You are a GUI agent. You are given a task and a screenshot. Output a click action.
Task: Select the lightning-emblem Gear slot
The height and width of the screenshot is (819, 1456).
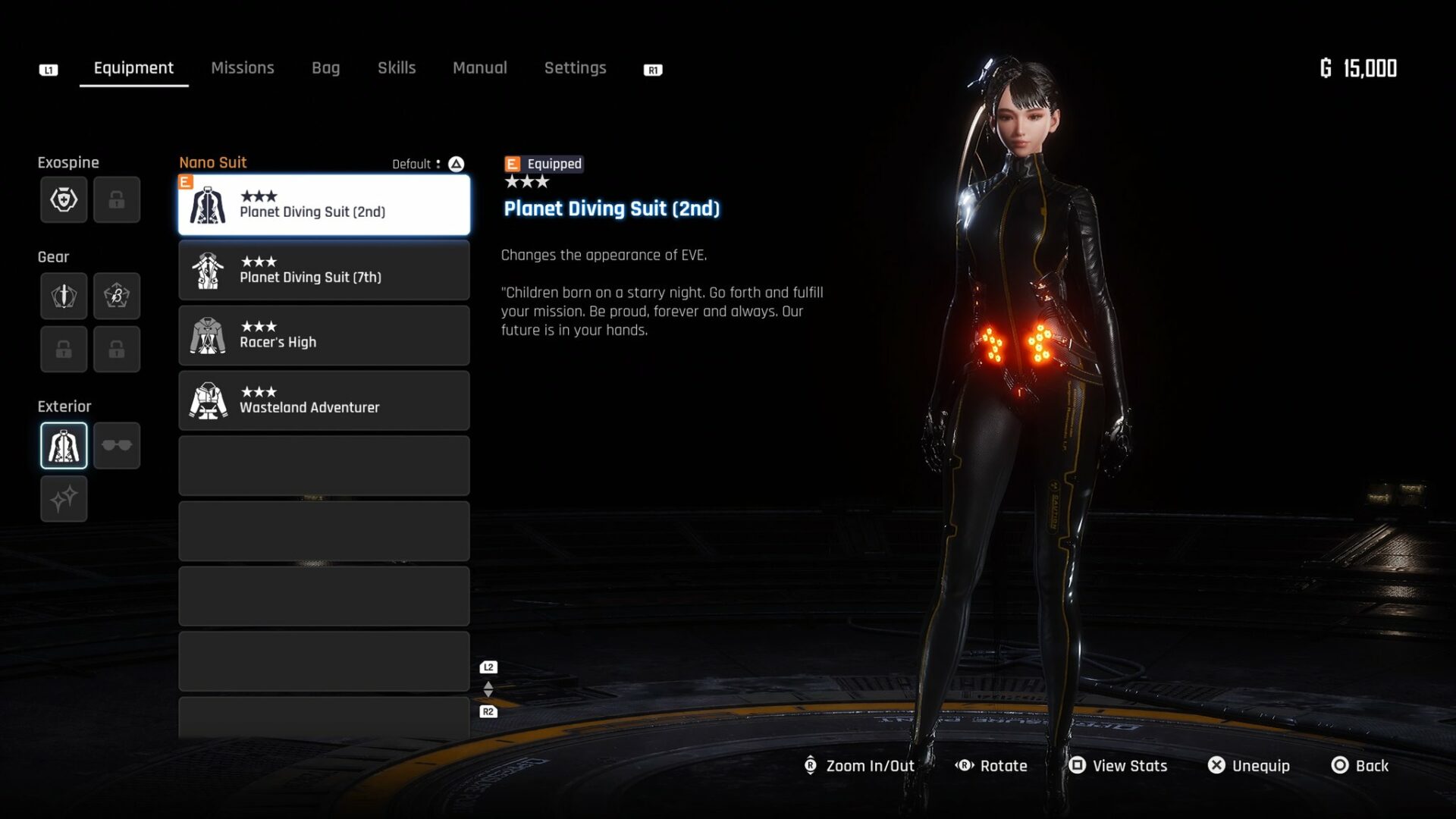tap(117, 296)
